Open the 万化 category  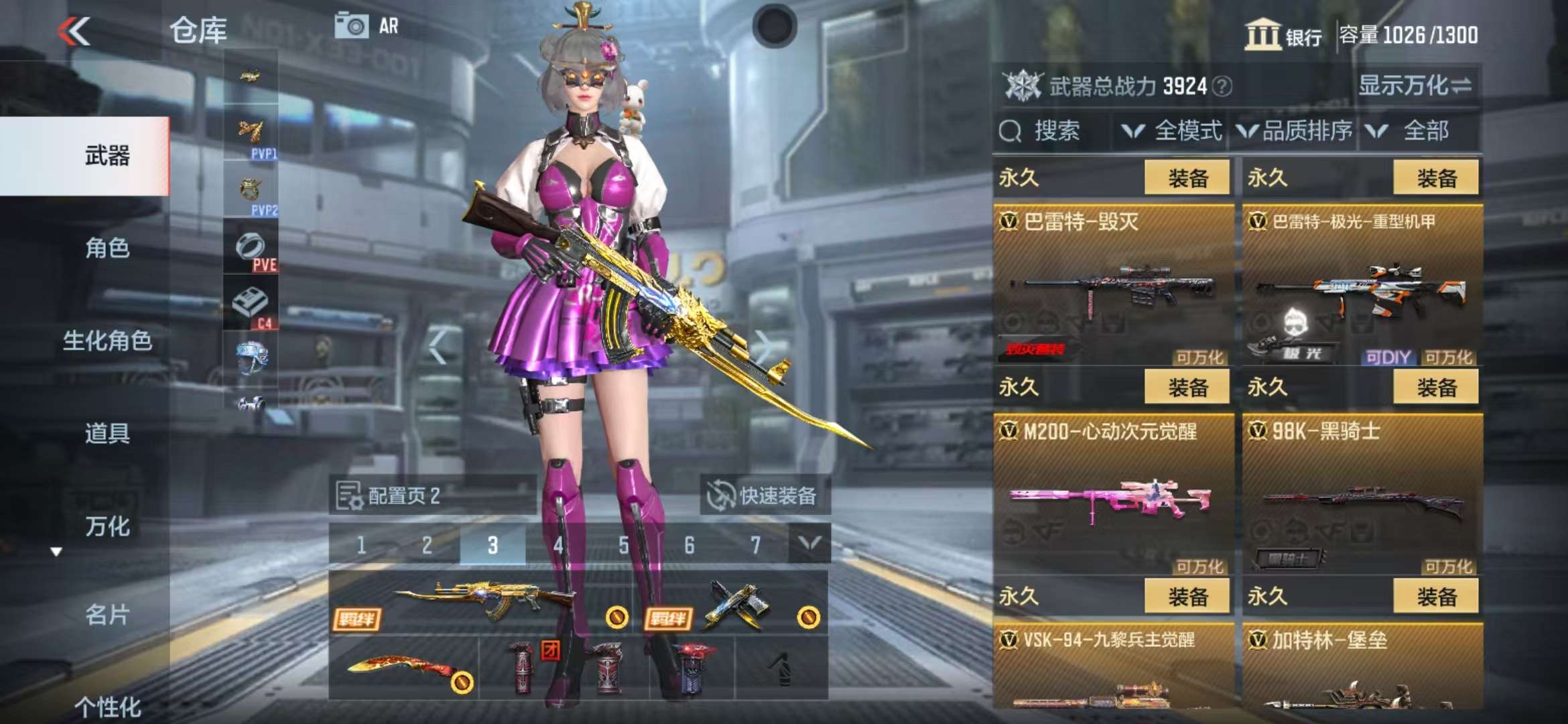tap(107, 526)
